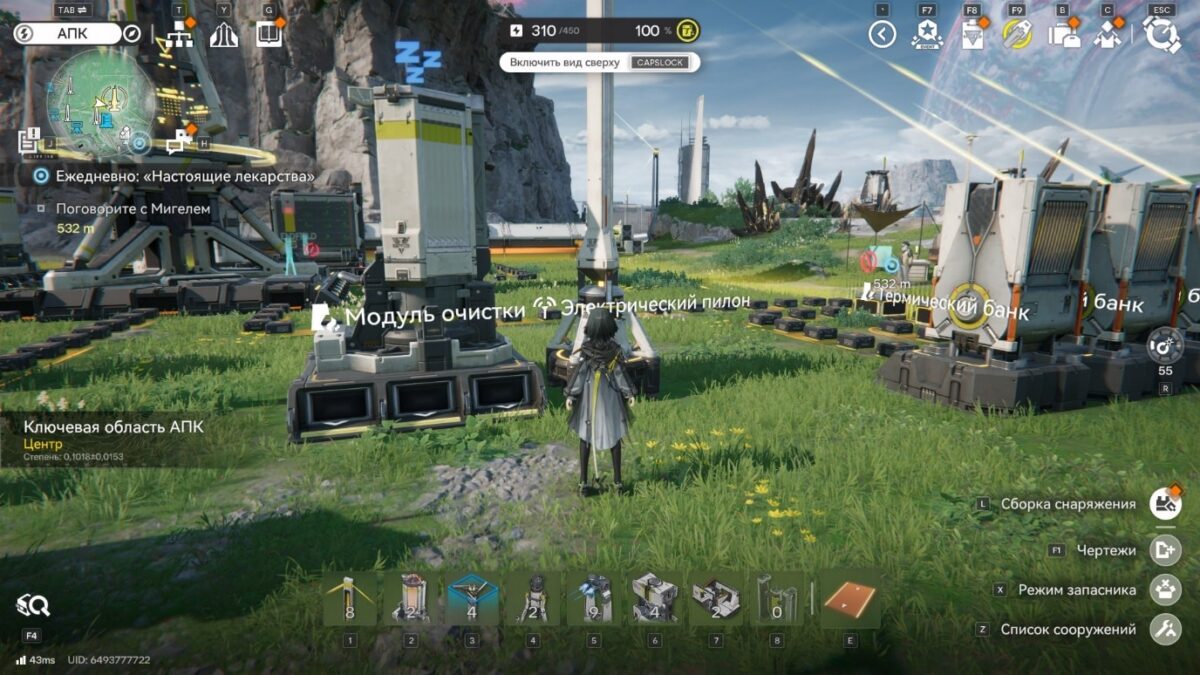
Task: Select the hotbar building slot with count 9
Action: coord(595,599)
